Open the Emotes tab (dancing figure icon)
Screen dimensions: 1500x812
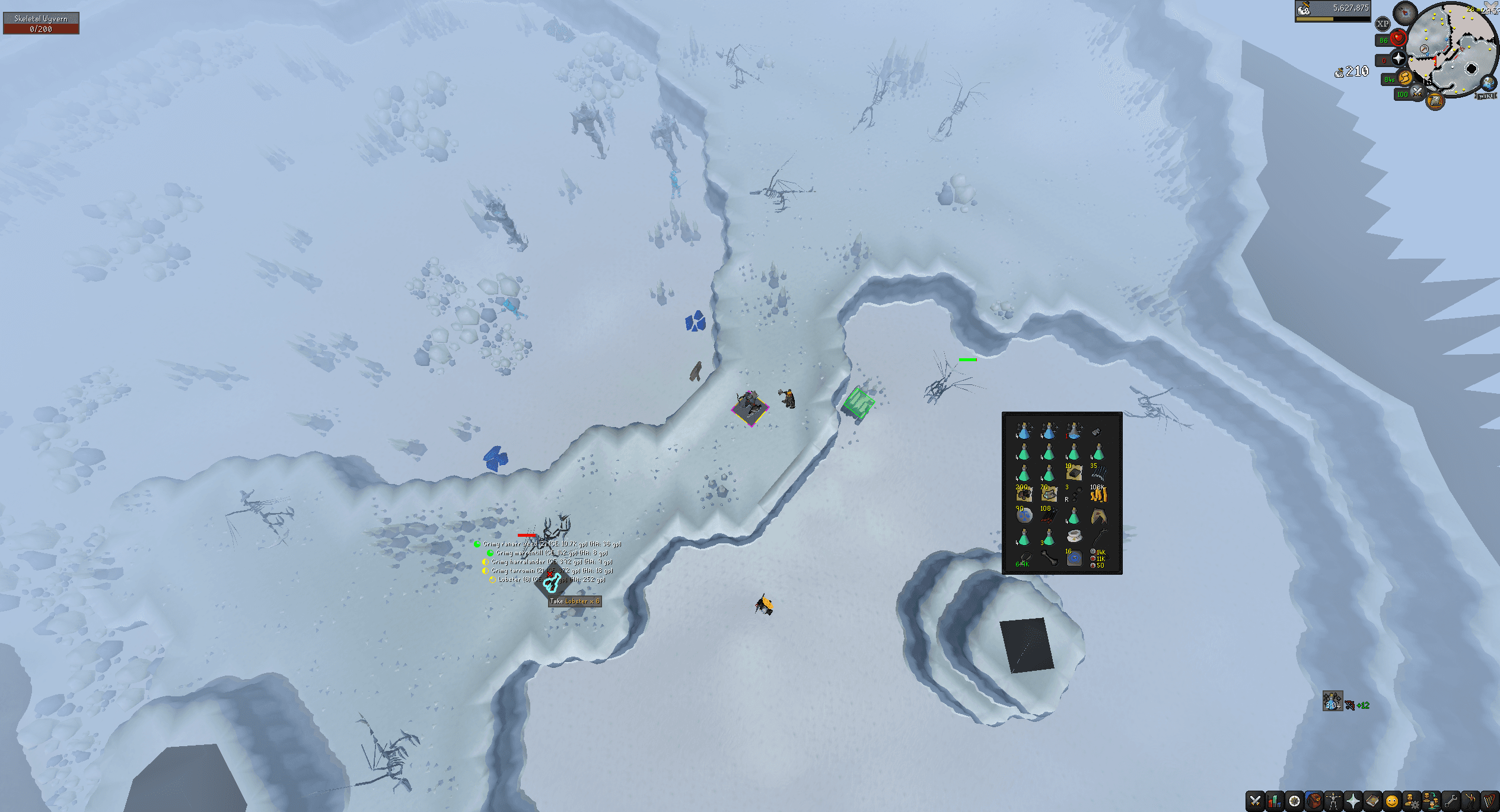1470,800
